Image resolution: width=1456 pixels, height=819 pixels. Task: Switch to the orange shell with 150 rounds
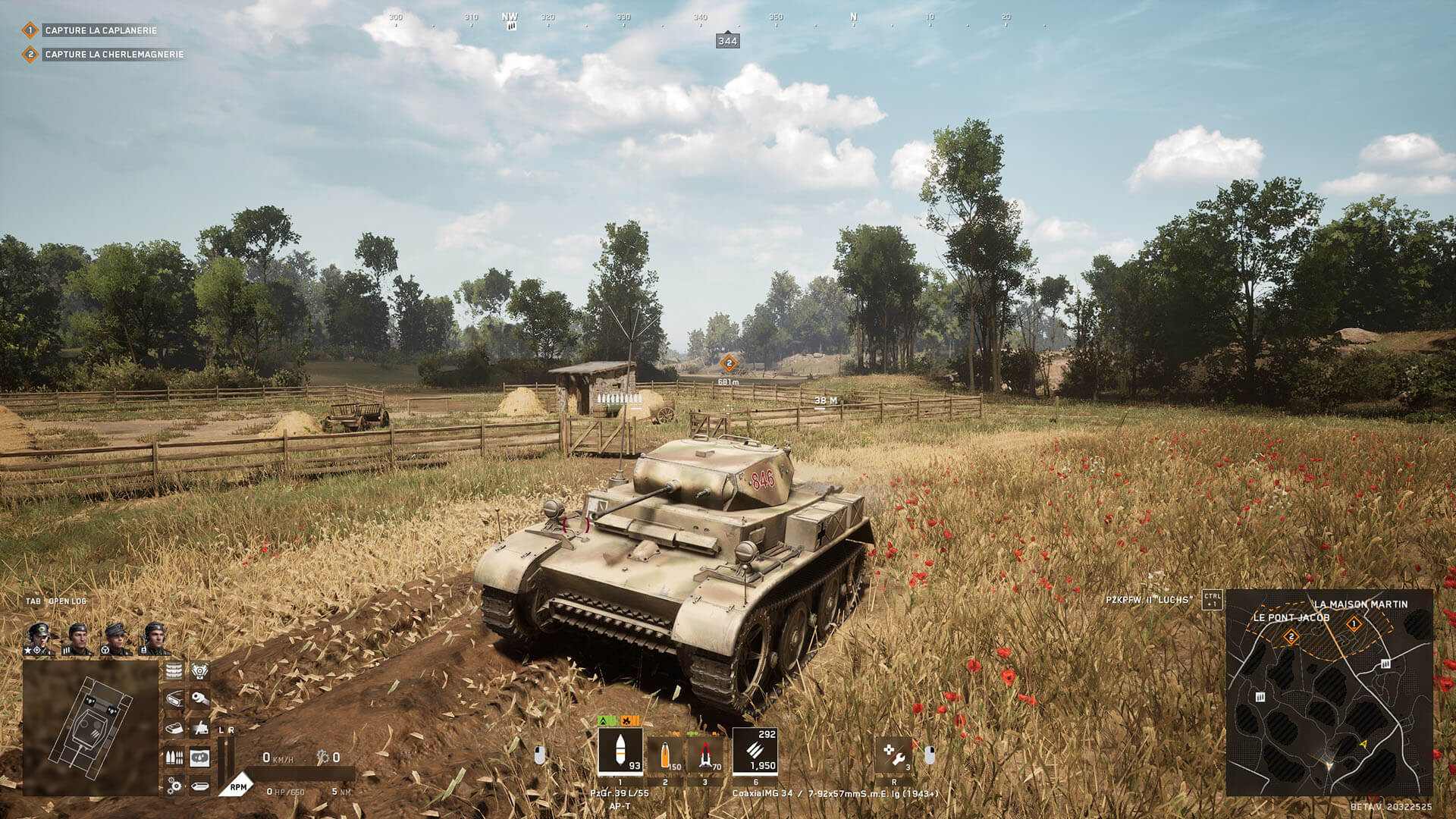(x=666, y=755)
